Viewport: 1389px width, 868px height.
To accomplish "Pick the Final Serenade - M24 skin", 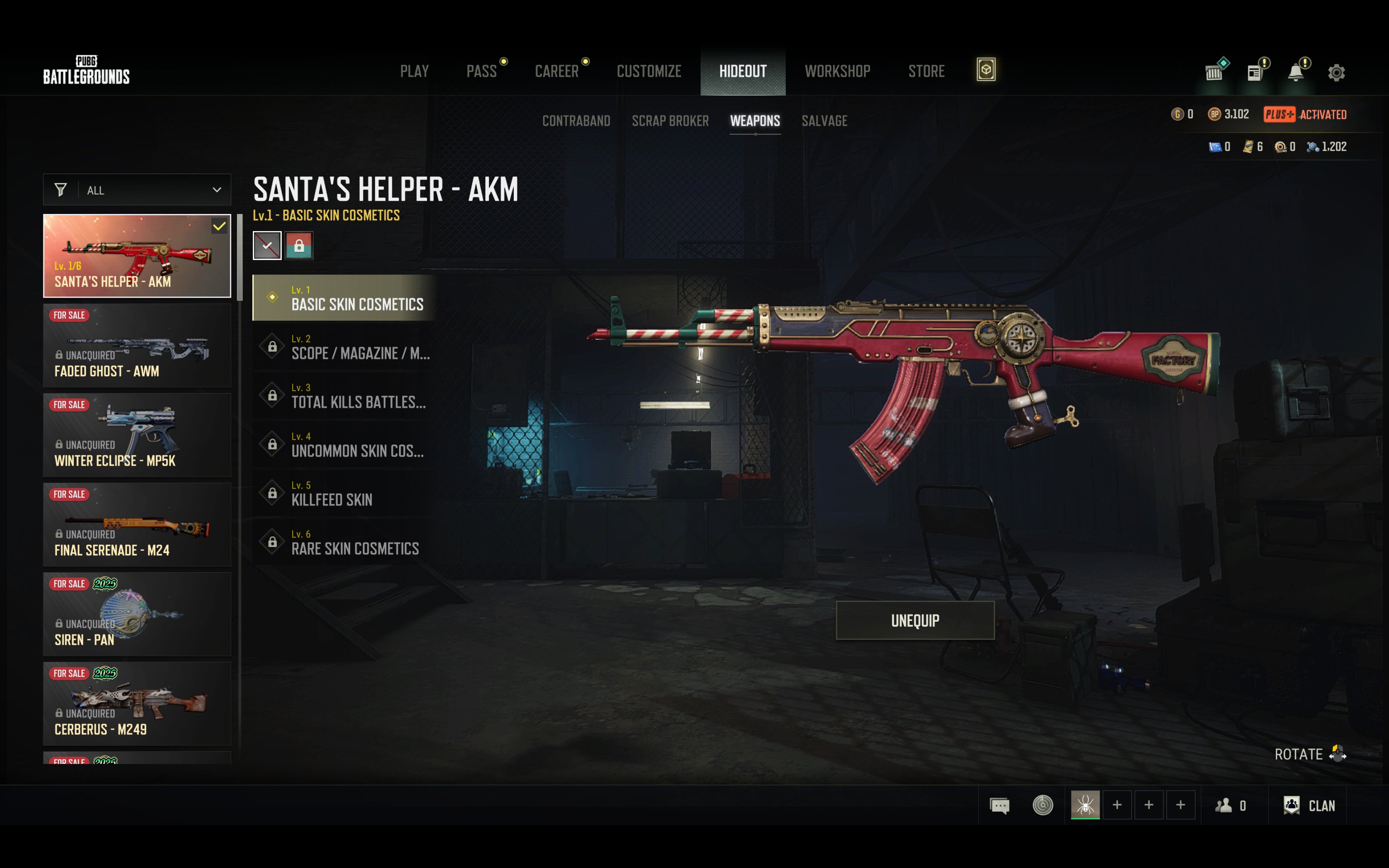I will click(137, 525).
